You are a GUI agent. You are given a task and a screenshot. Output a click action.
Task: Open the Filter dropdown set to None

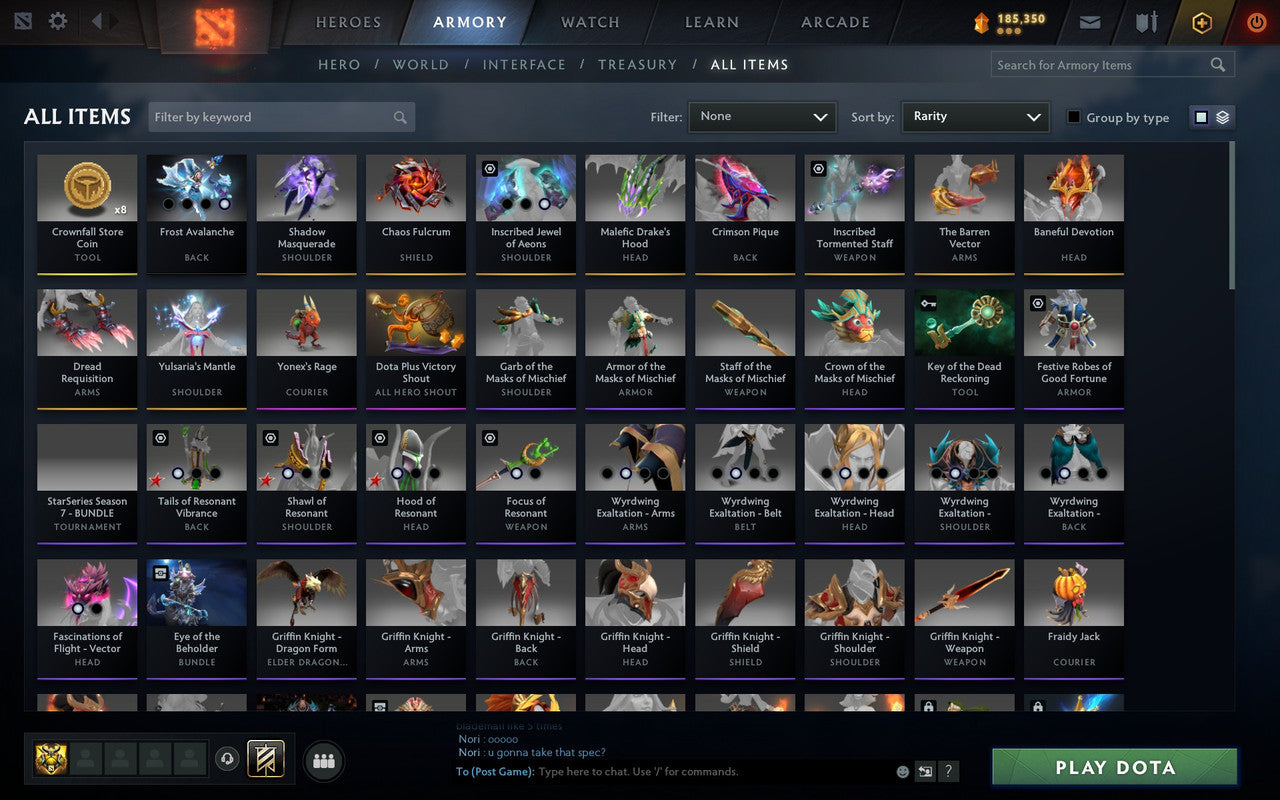[x=762, y=117]
